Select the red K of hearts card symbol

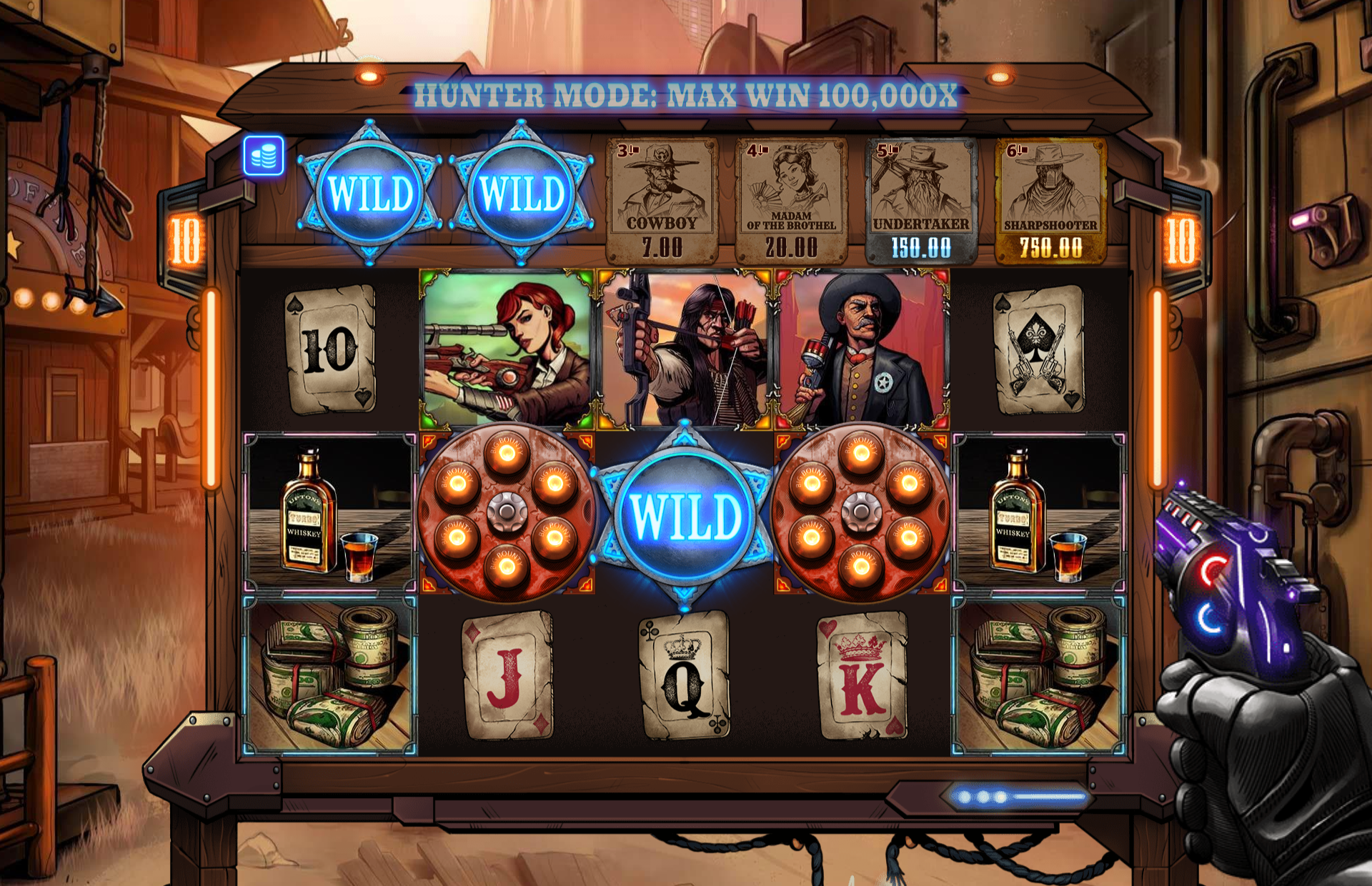(863, 675)
